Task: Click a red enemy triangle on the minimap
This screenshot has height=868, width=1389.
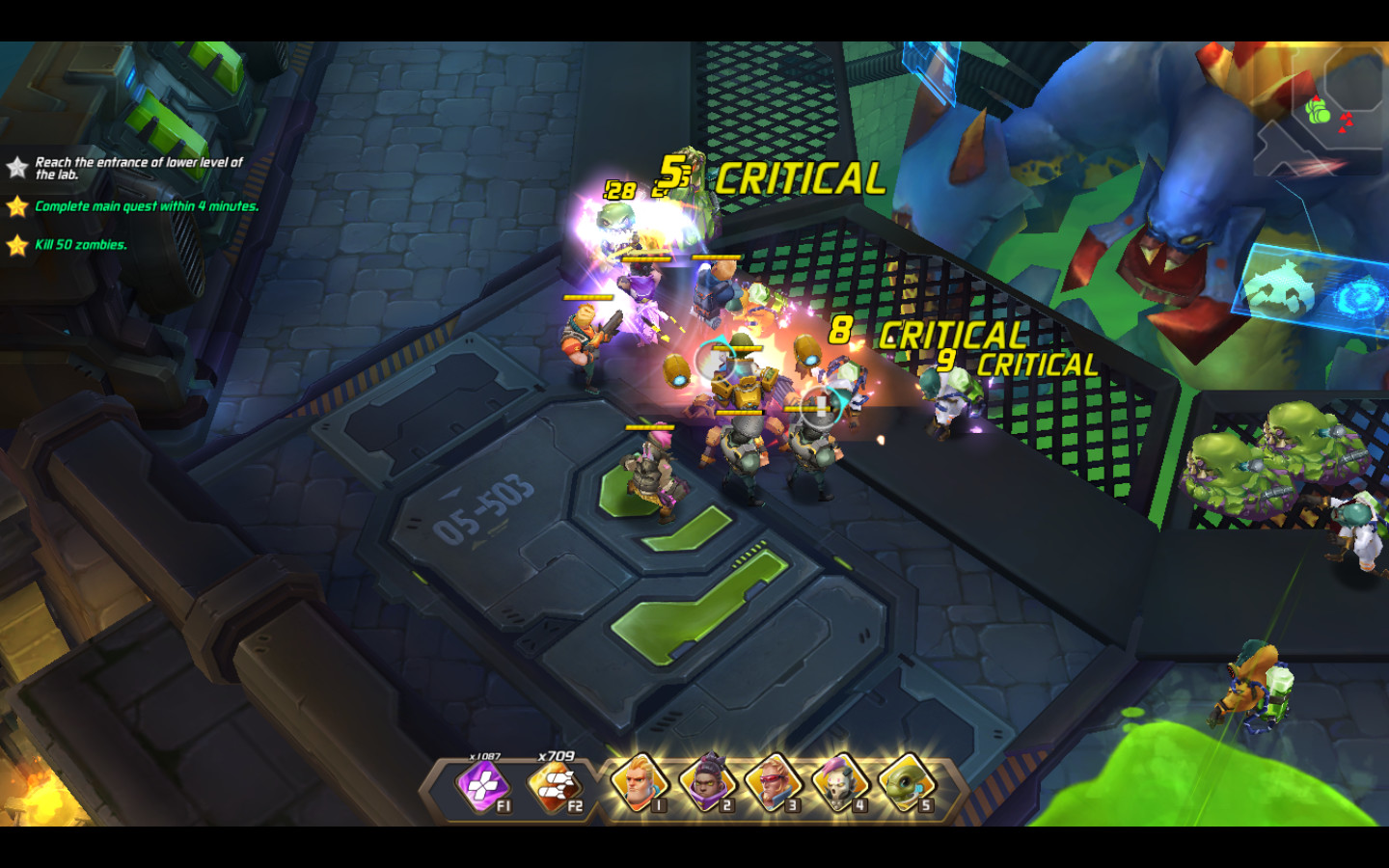Action: (1348, 118)
